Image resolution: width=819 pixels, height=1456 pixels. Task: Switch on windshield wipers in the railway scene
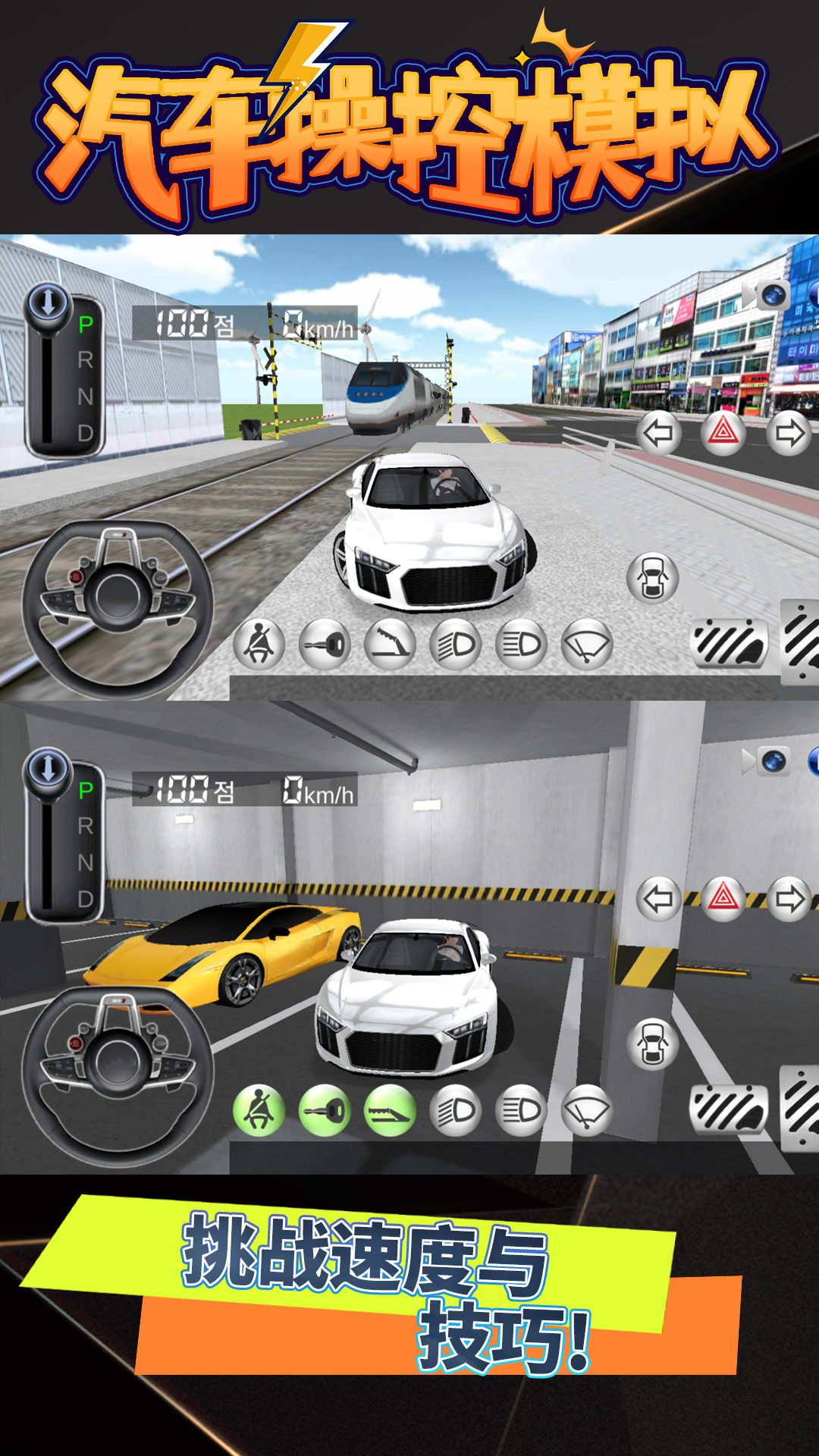[x=586, y=645]
